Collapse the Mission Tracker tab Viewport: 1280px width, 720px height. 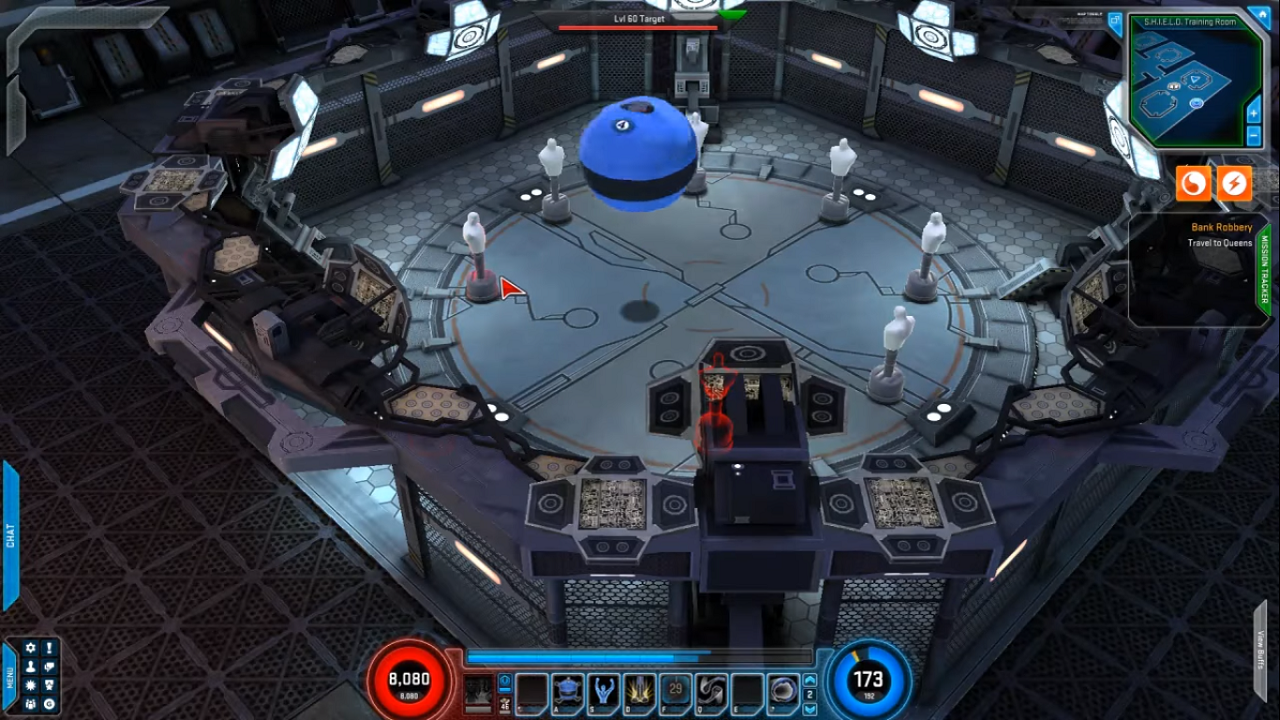pyautogui.click(x=1264, y=270)
